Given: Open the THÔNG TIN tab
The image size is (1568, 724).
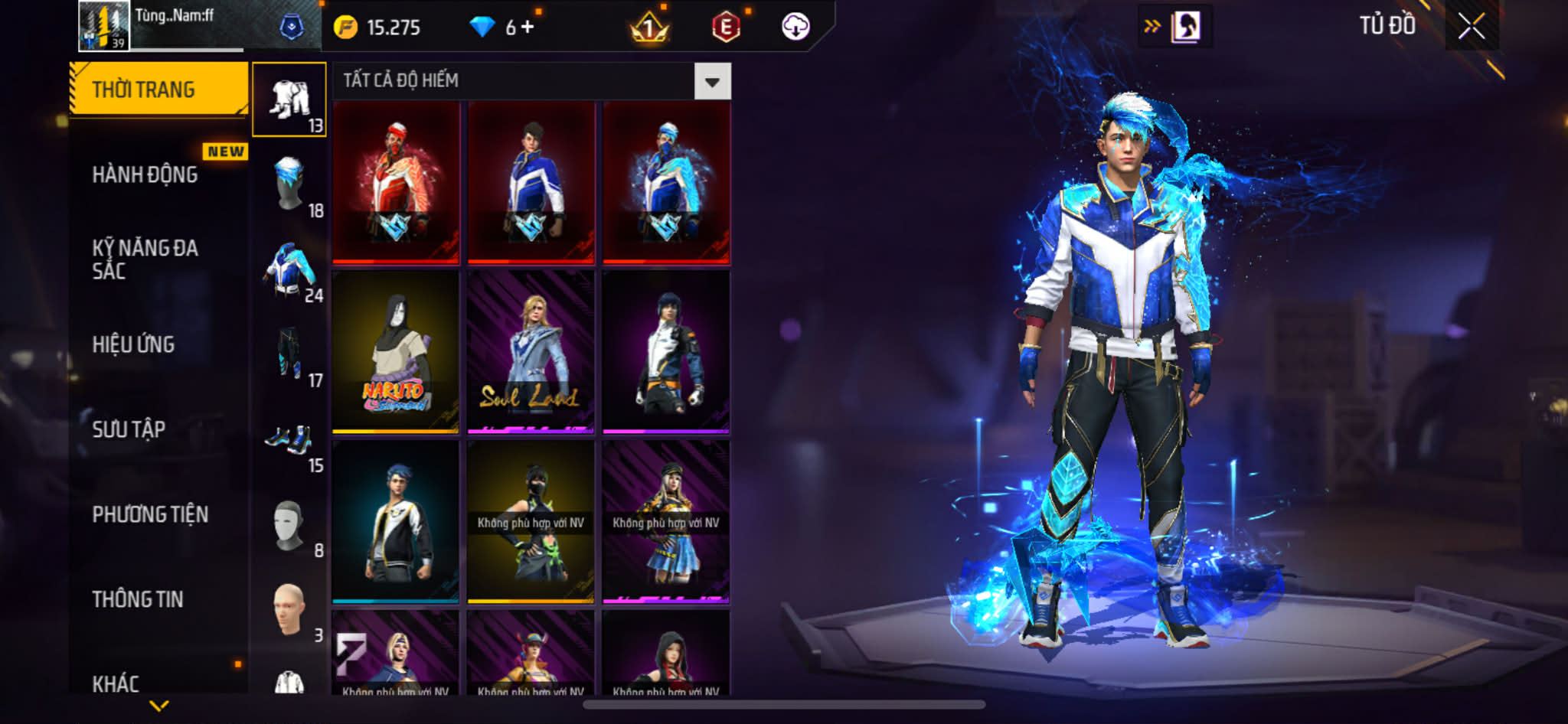Looking at the screenshot, I should point(138,599).
